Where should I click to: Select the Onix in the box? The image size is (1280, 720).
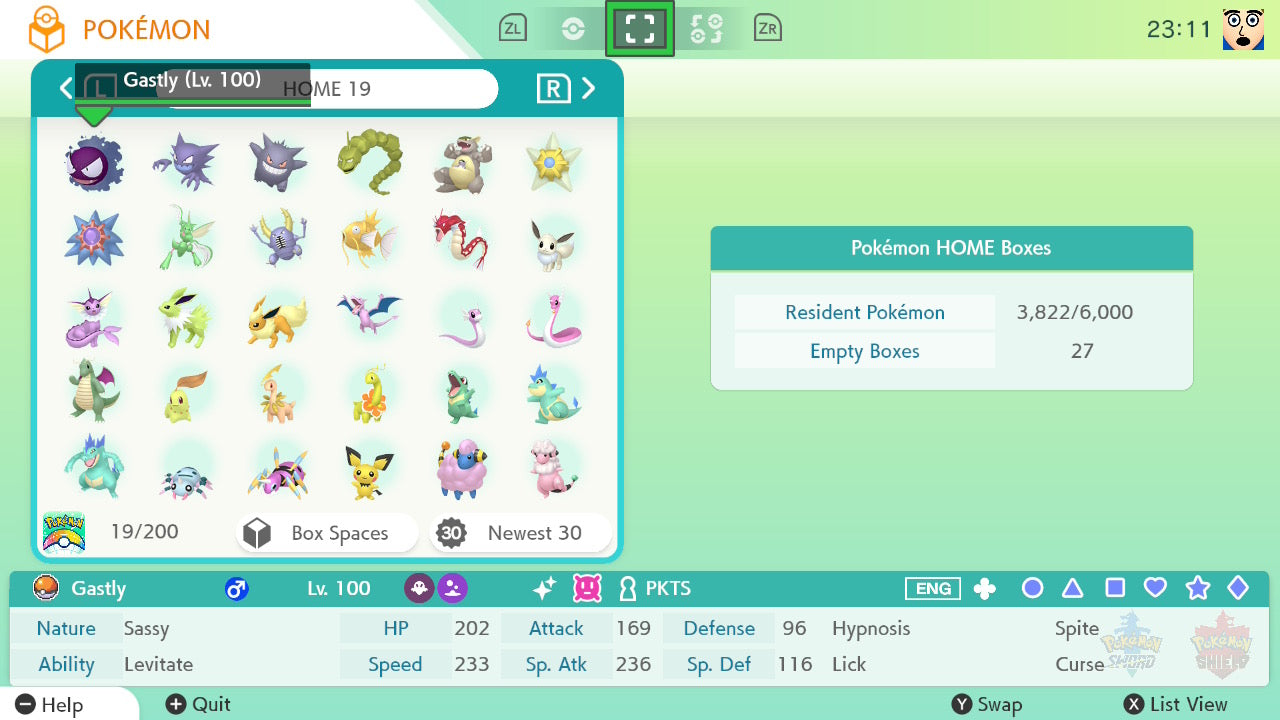[369, 163]
